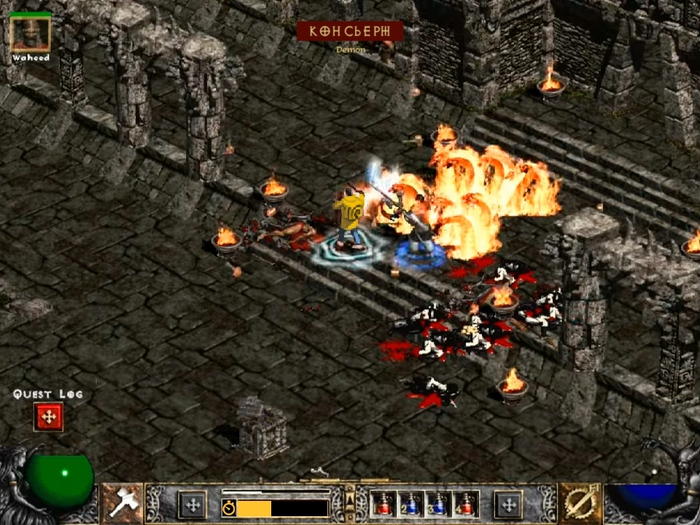Open the left skill hammer attack icon

121,503
